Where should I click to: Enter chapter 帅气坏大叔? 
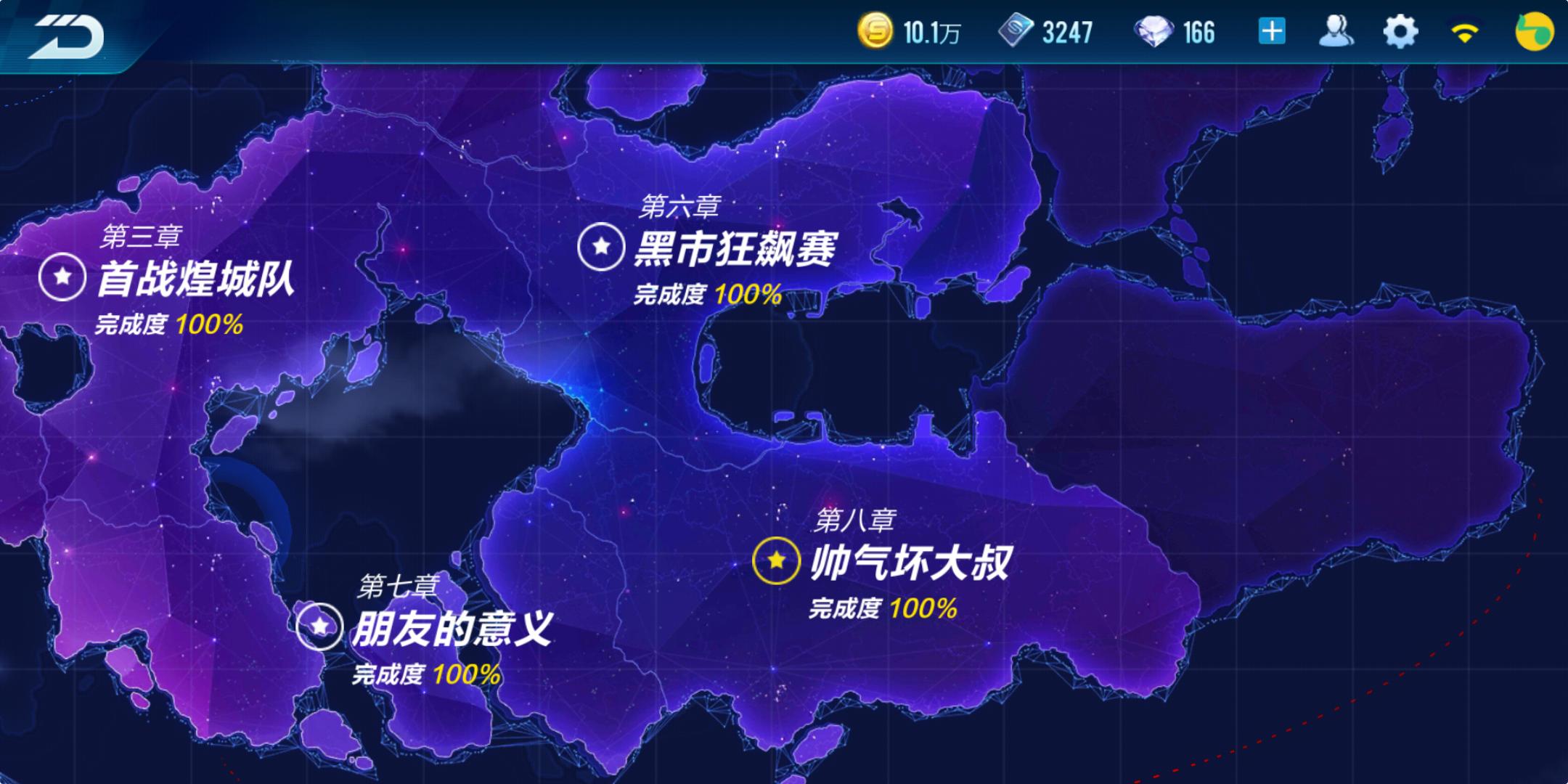915,560
